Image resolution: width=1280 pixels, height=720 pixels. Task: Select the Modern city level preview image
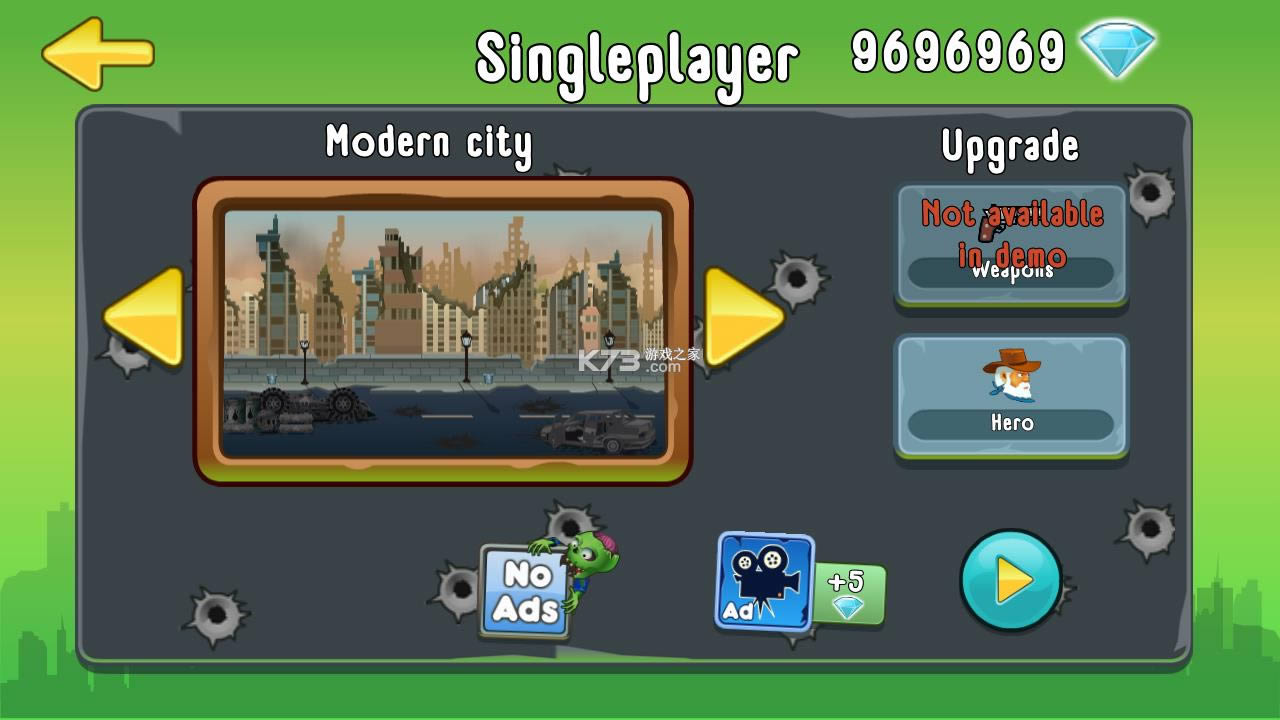tap(445, 322)
